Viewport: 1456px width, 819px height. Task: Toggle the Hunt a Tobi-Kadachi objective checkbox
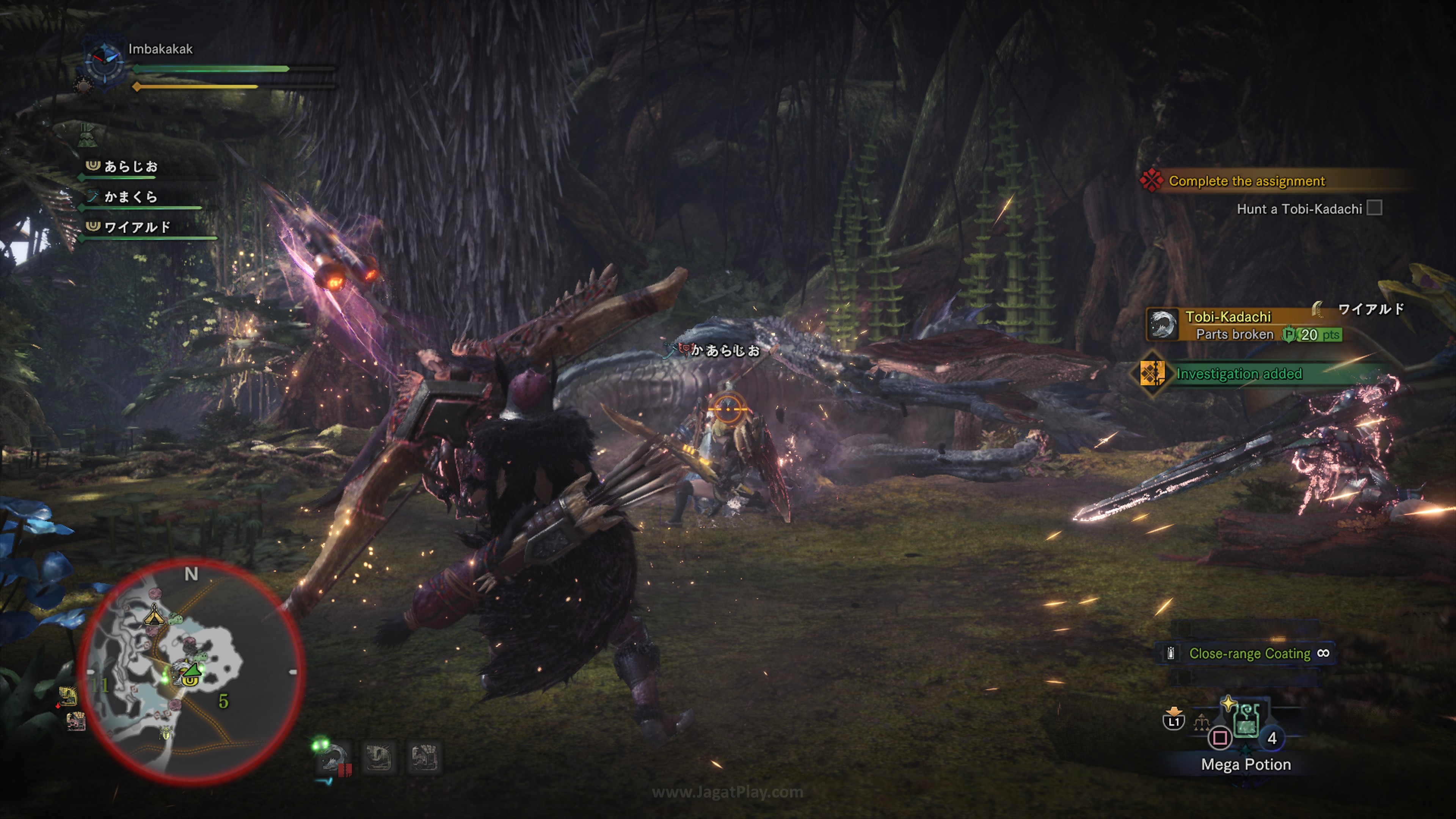(x=1374, y=209)
